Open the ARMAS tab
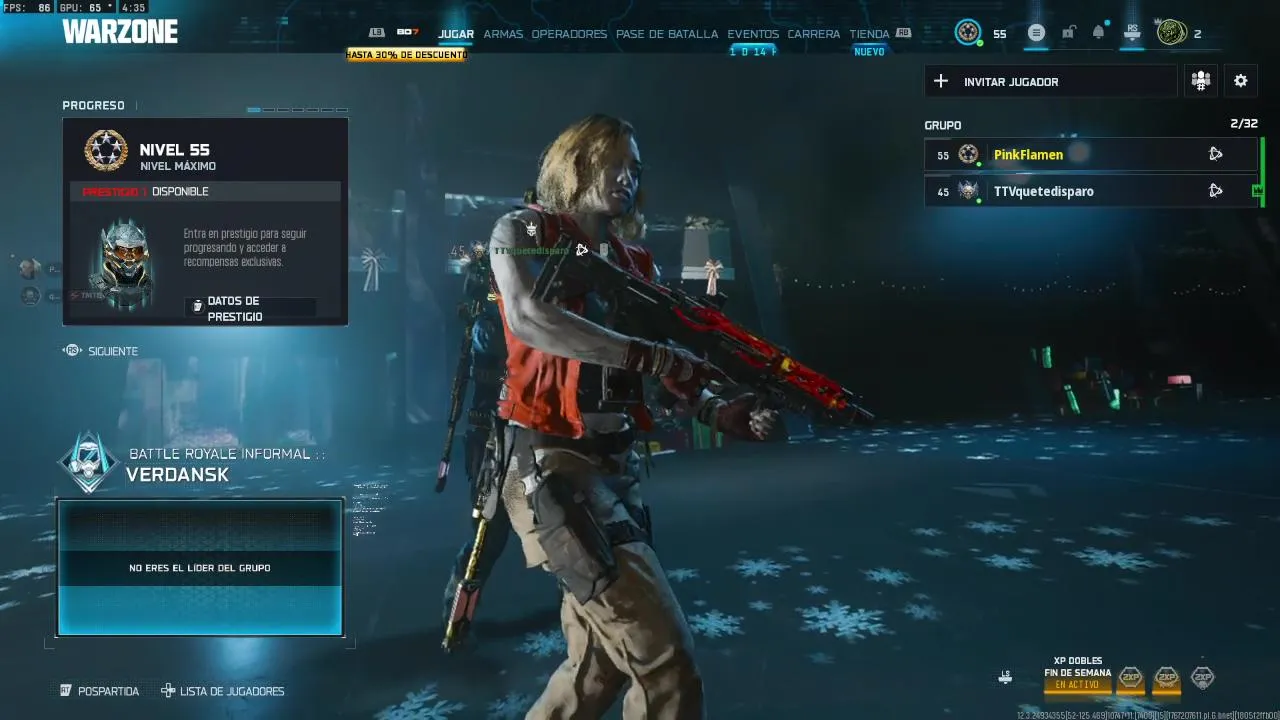Screen dimensions: 1280x720 click(503, 34)
